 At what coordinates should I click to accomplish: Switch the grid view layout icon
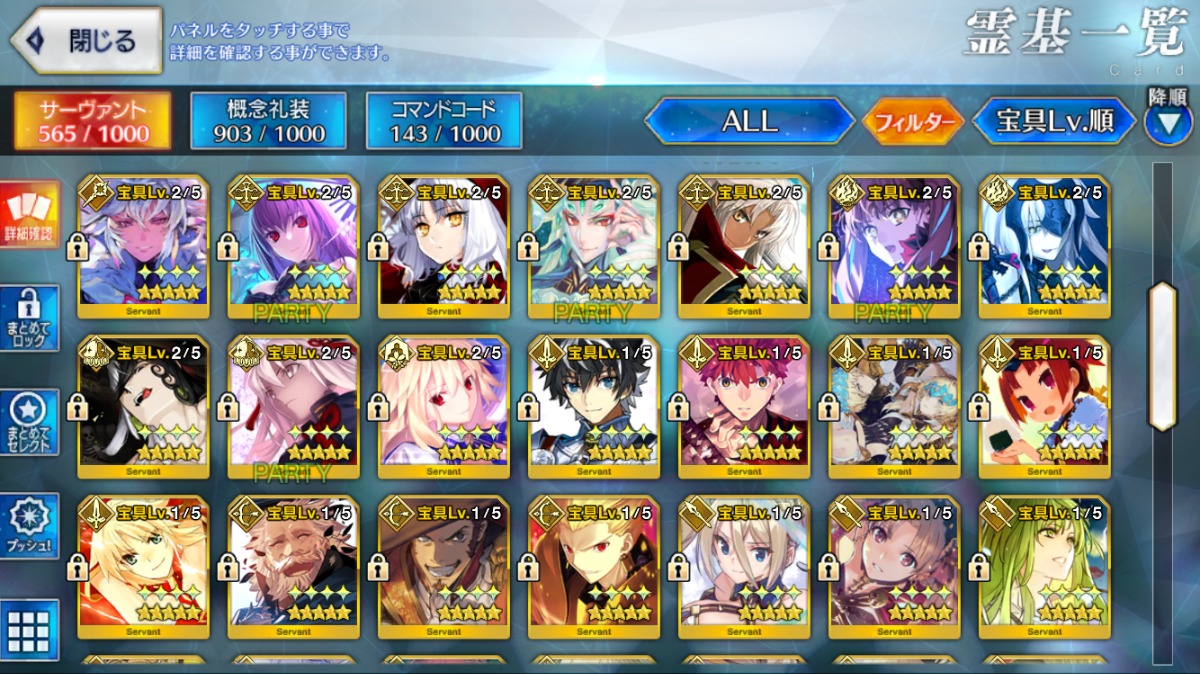tap(29, 630)
